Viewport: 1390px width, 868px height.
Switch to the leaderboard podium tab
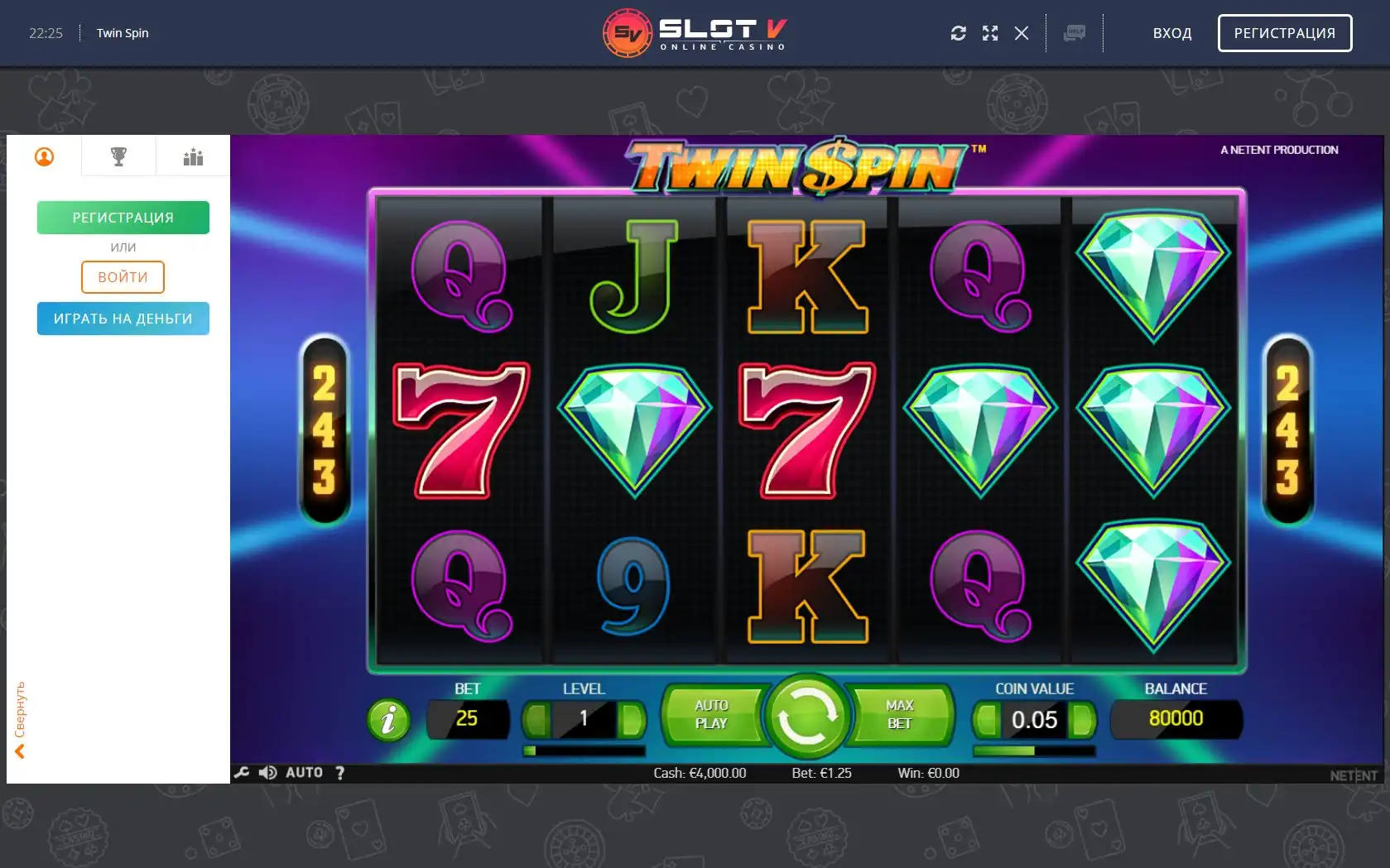tap(193, 156)
